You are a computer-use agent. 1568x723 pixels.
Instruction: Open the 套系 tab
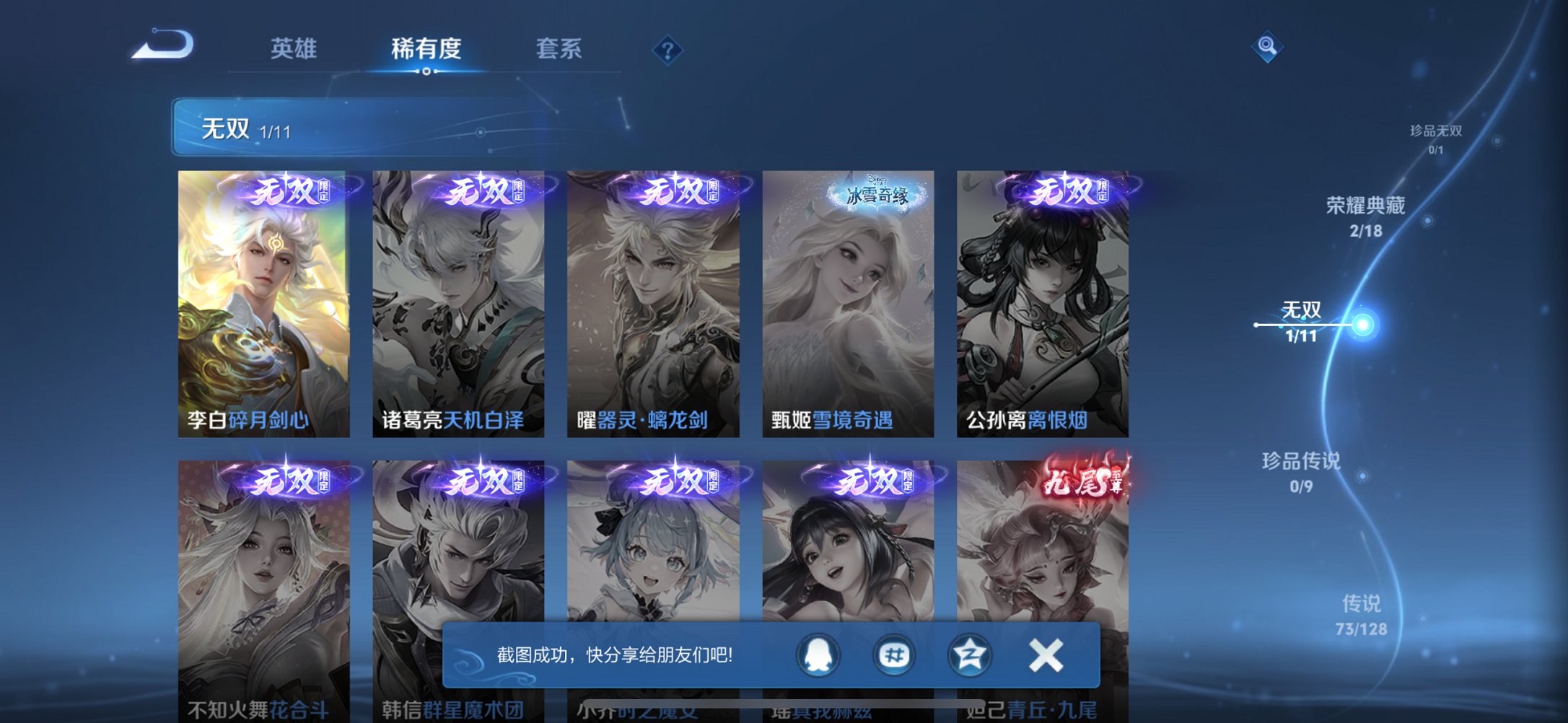[x=559, y=49]
